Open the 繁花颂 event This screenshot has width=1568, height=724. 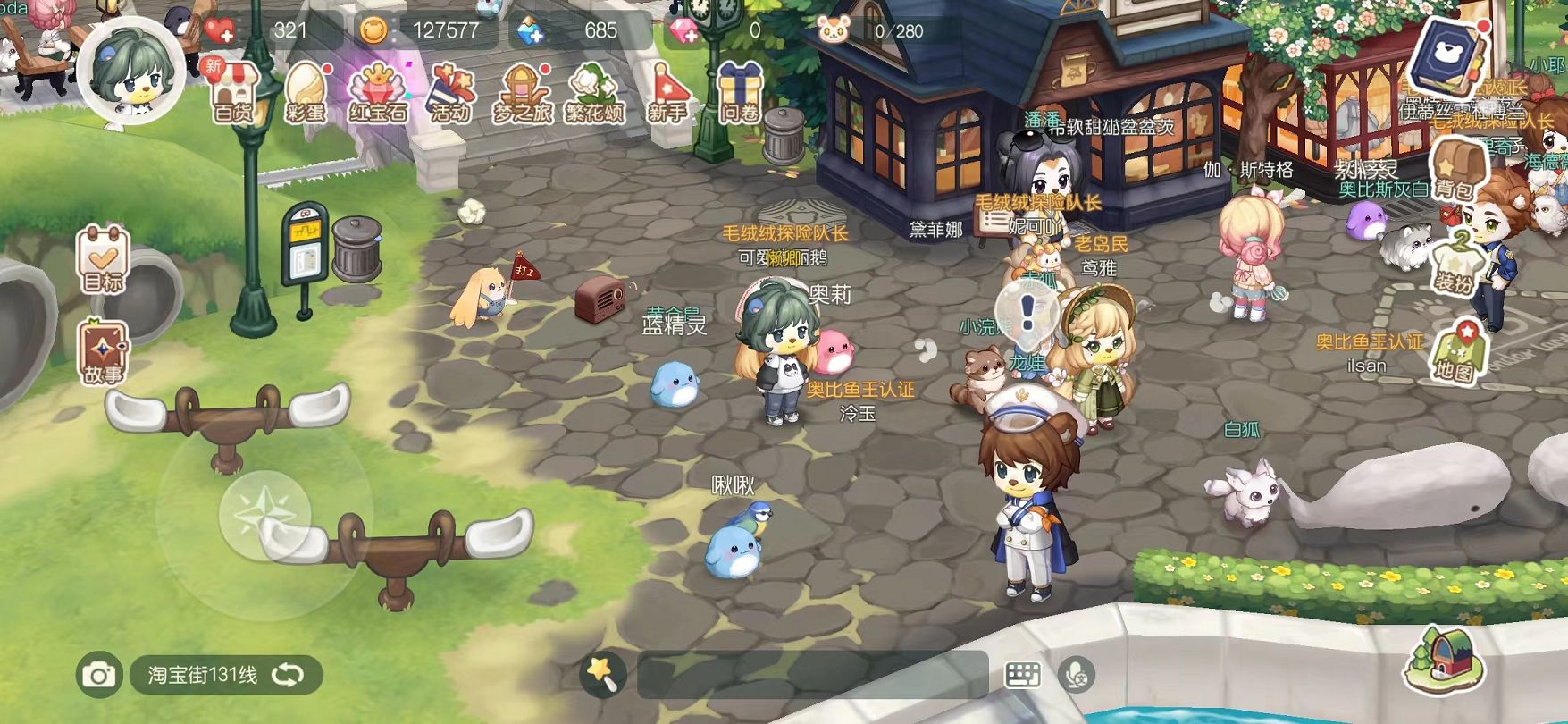[x=594, y=90]
